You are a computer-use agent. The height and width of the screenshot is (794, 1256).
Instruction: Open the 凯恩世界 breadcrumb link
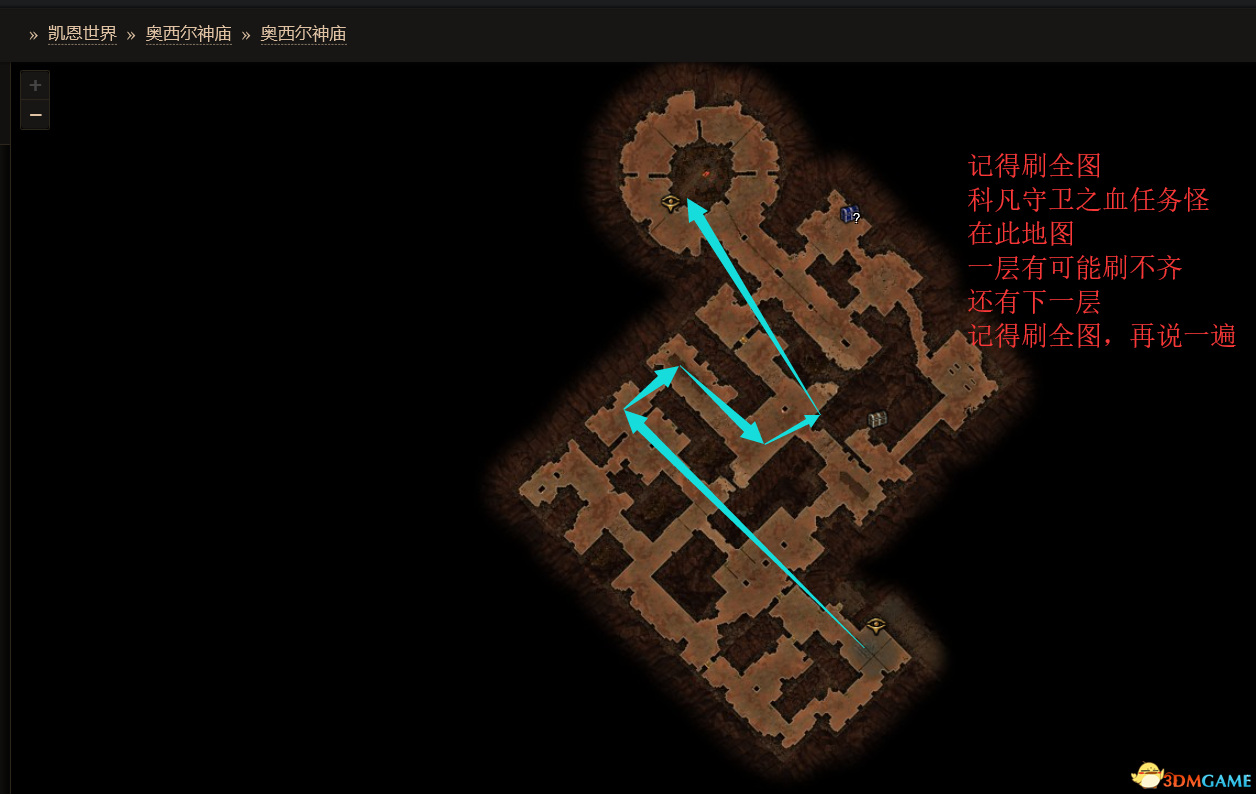coord(82,34)
